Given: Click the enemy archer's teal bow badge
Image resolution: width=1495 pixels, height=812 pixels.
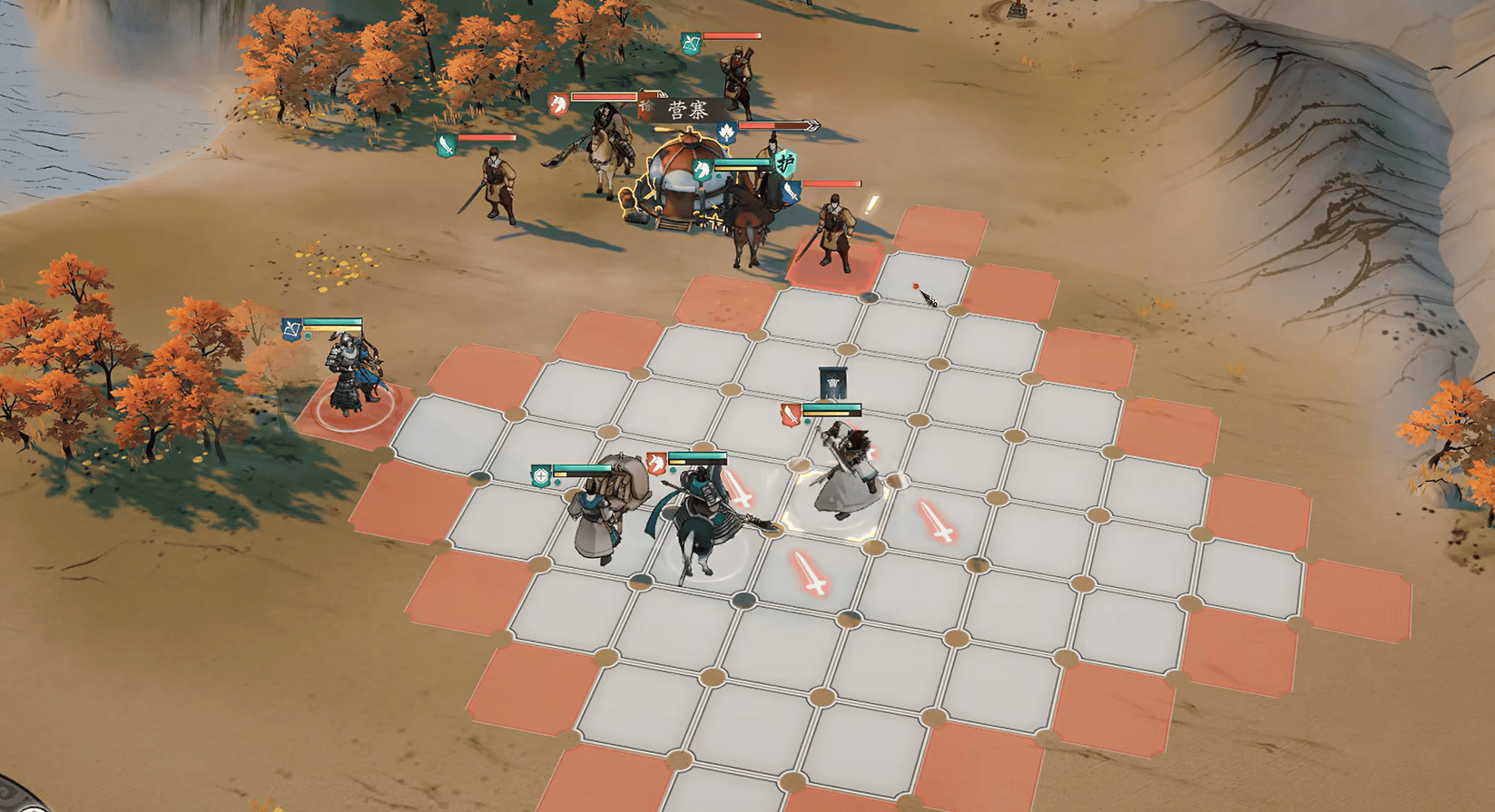Looking at the screenshot, I should coord(692,43).
